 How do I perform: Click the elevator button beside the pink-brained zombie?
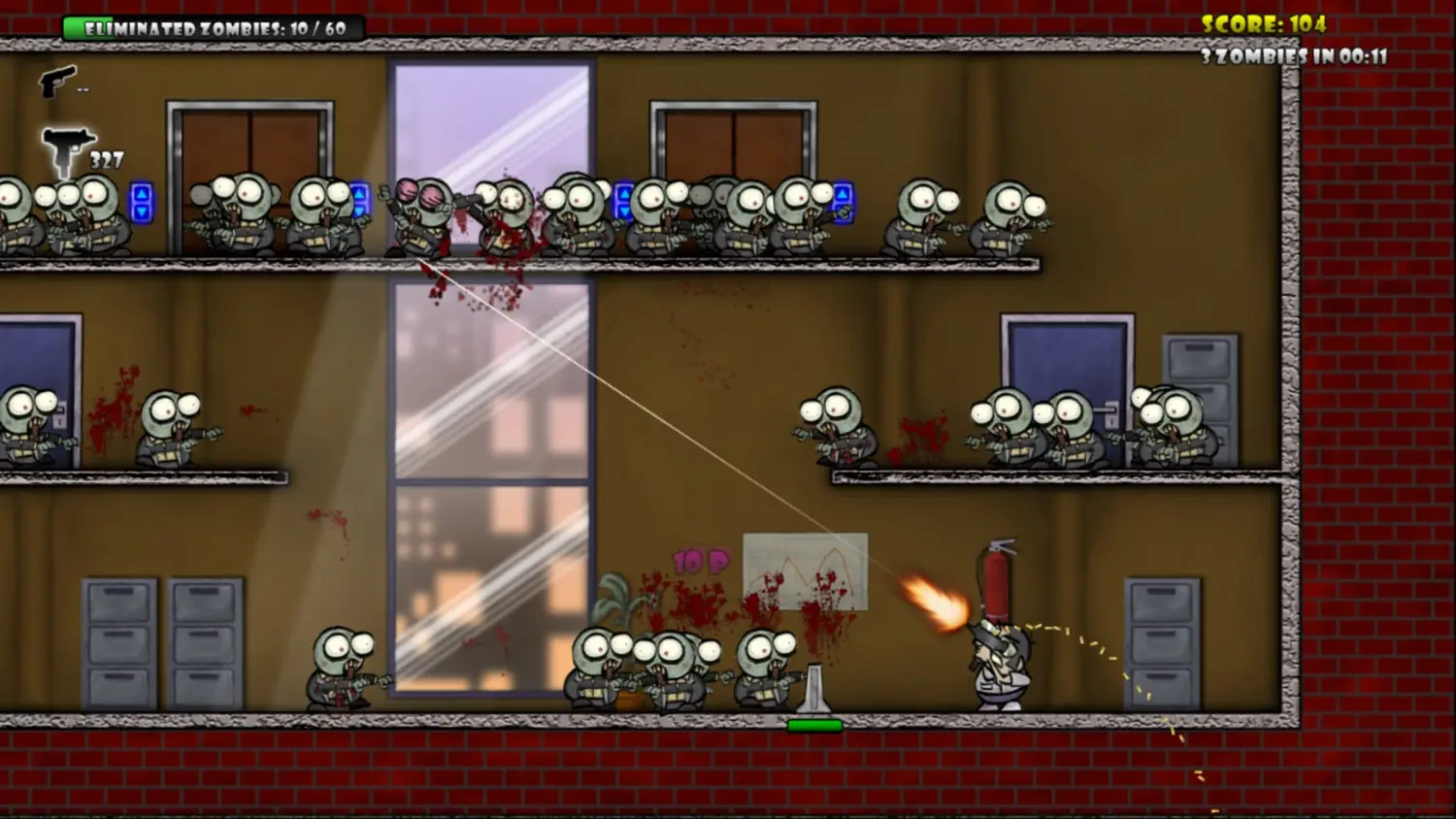[360, 200]
